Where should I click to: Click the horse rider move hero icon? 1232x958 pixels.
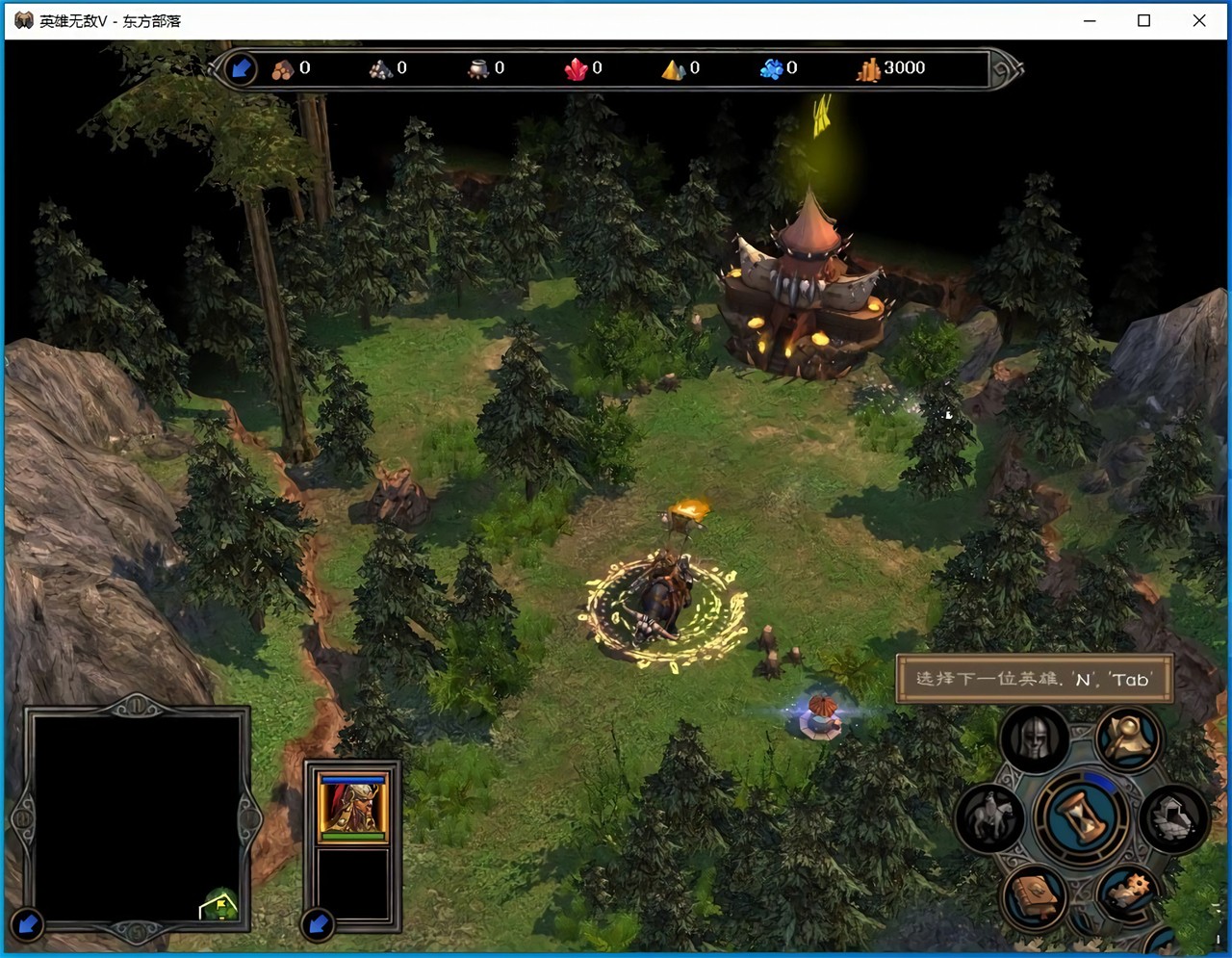pos(990,817)
